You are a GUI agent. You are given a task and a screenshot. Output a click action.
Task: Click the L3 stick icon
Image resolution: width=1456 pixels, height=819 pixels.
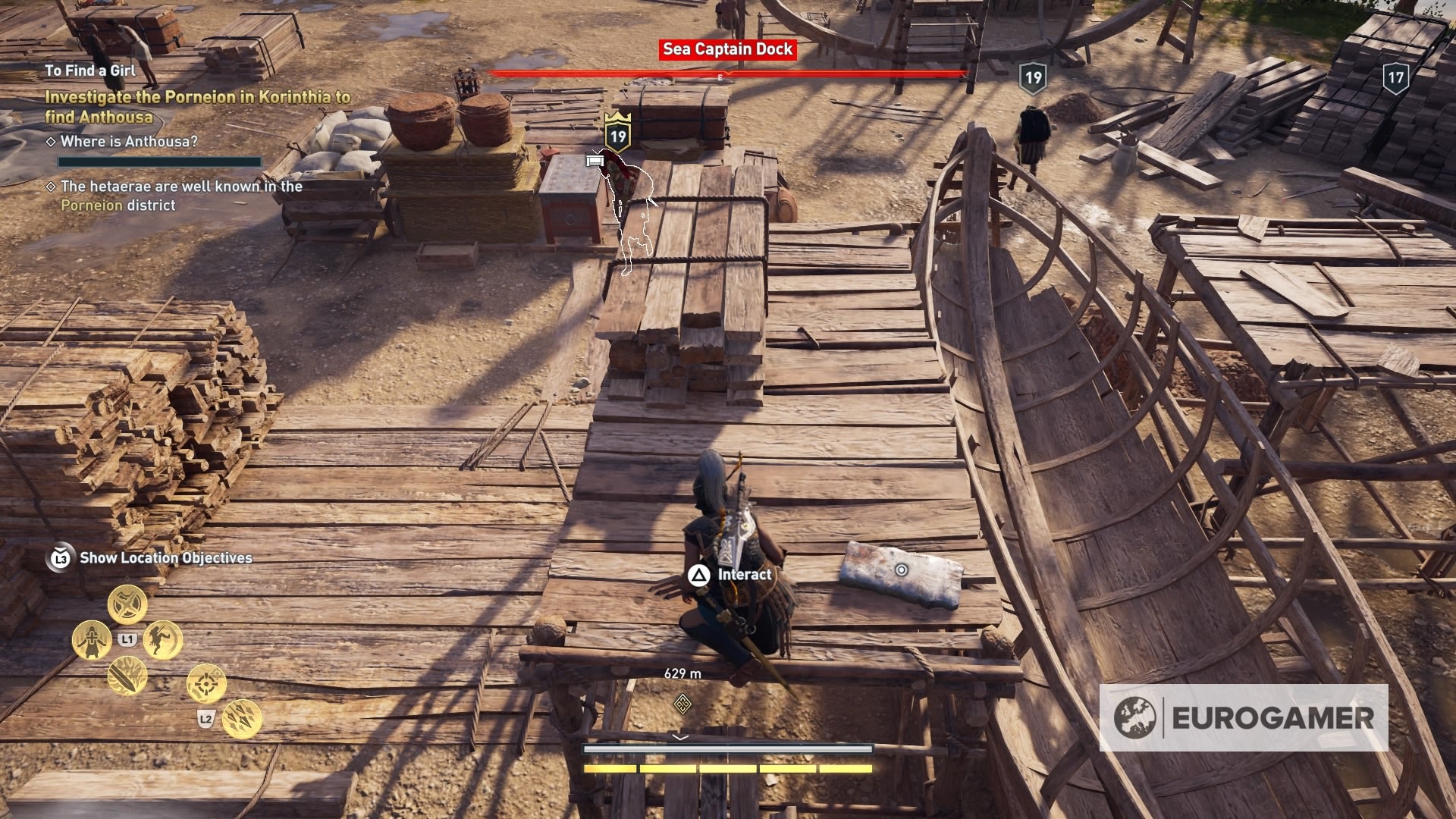tap(60, 559)
